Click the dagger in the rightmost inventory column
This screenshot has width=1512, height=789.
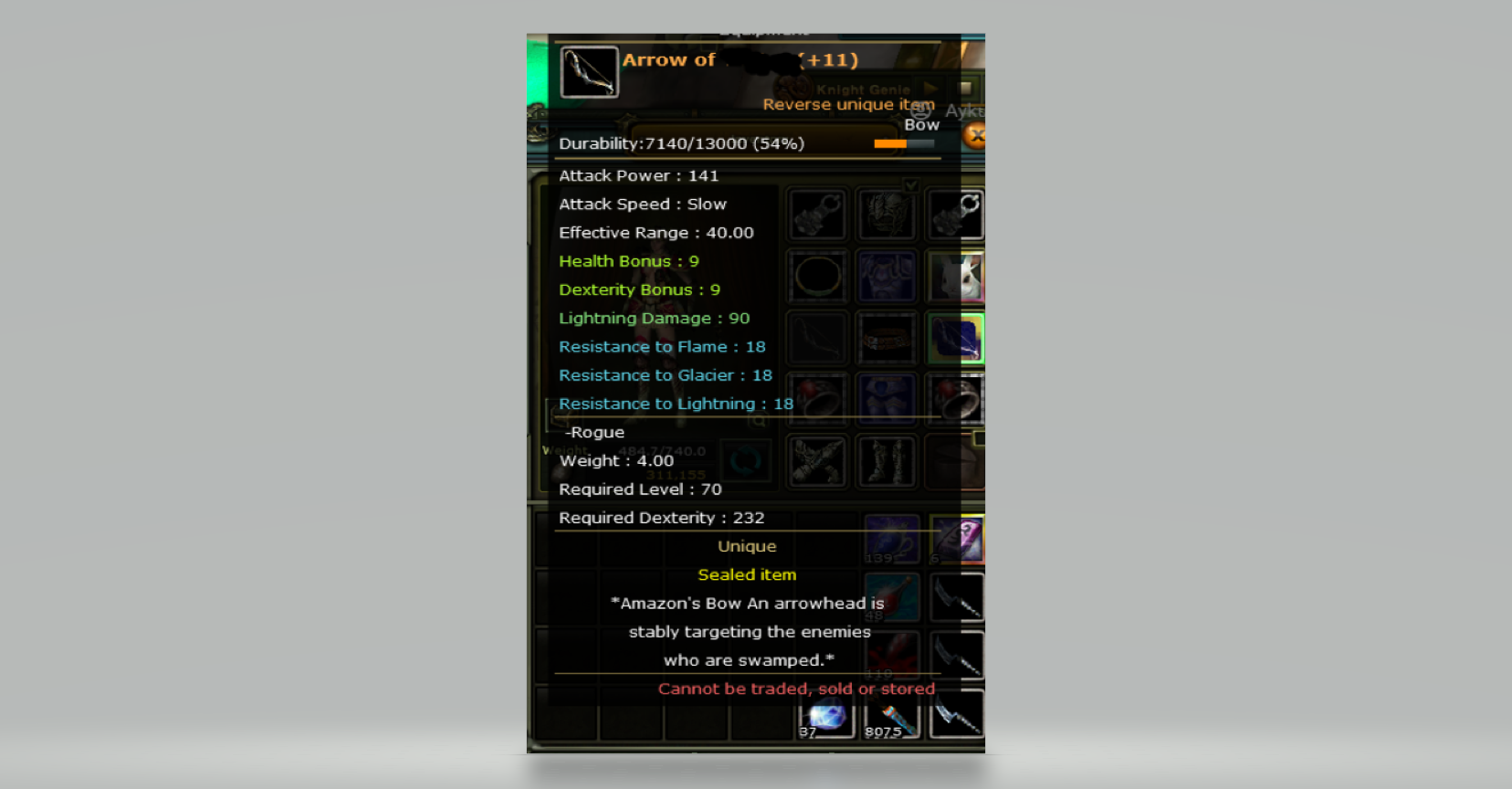[x=956, y=656]
